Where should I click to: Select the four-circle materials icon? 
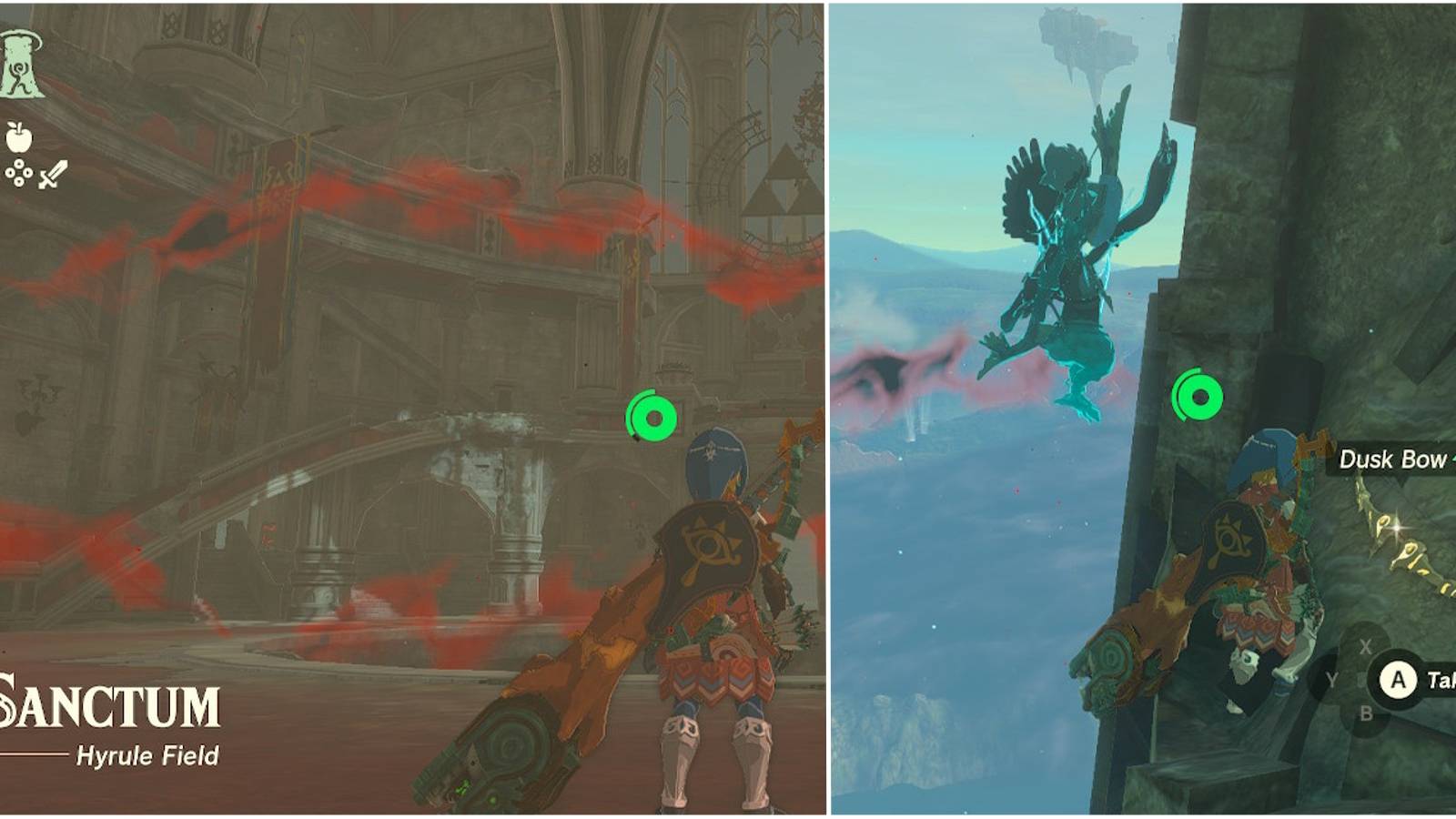click(18, 173)
